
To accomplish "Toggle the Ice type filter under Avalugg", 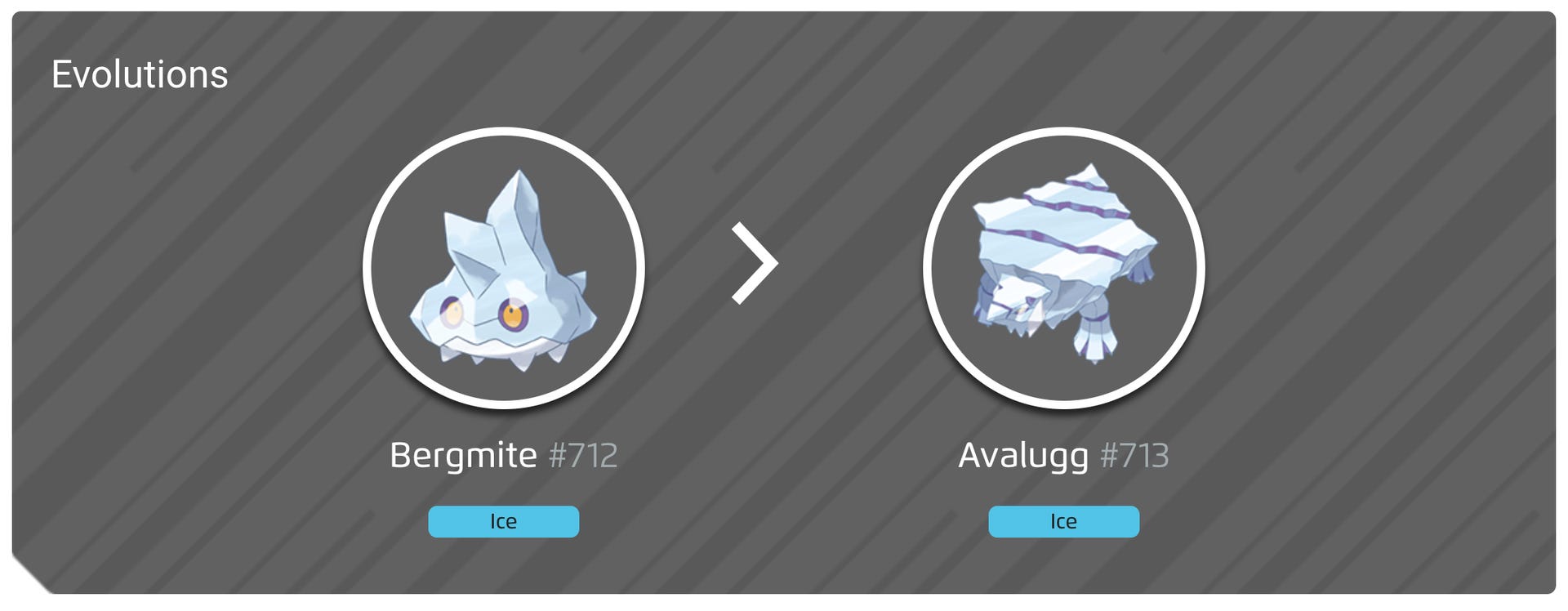I will [x=1062, y=521].
